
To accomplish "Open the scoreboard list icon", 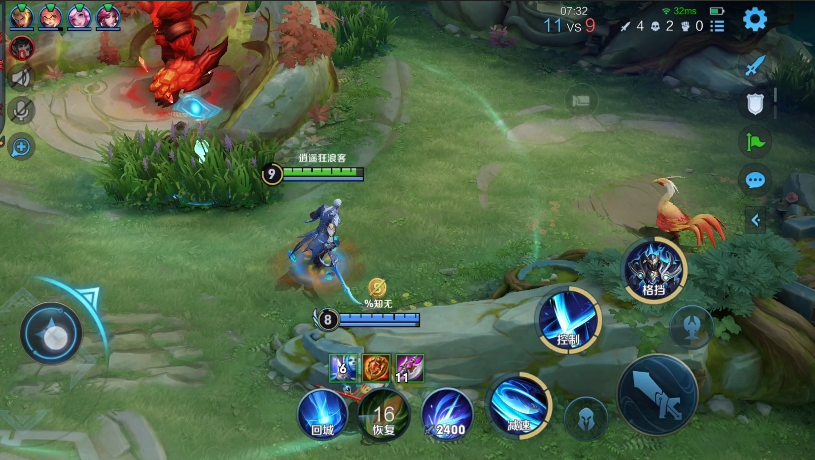I will coord(716,26).
